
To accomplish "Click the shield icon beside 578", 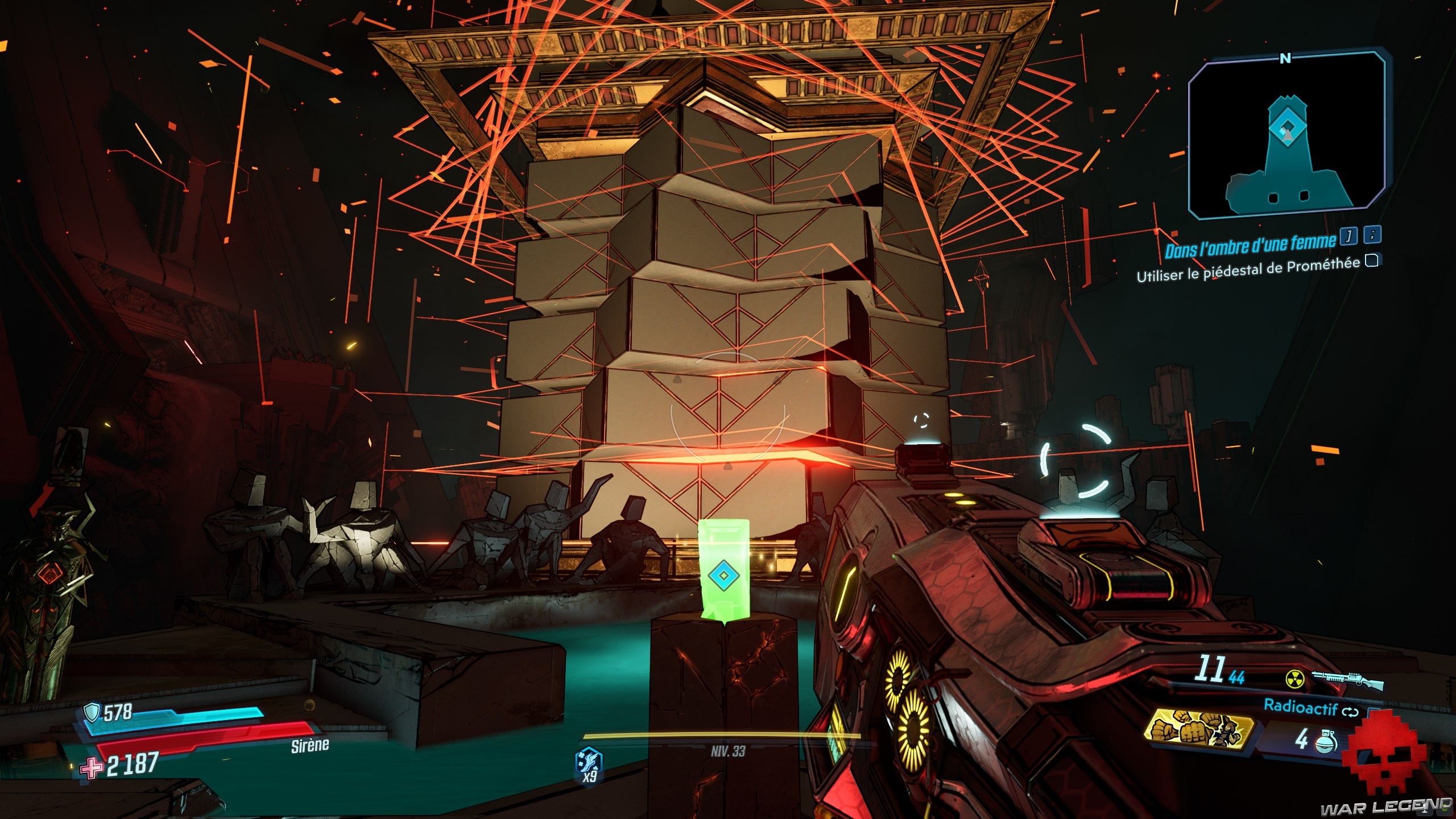I will [x=92, y=712].
